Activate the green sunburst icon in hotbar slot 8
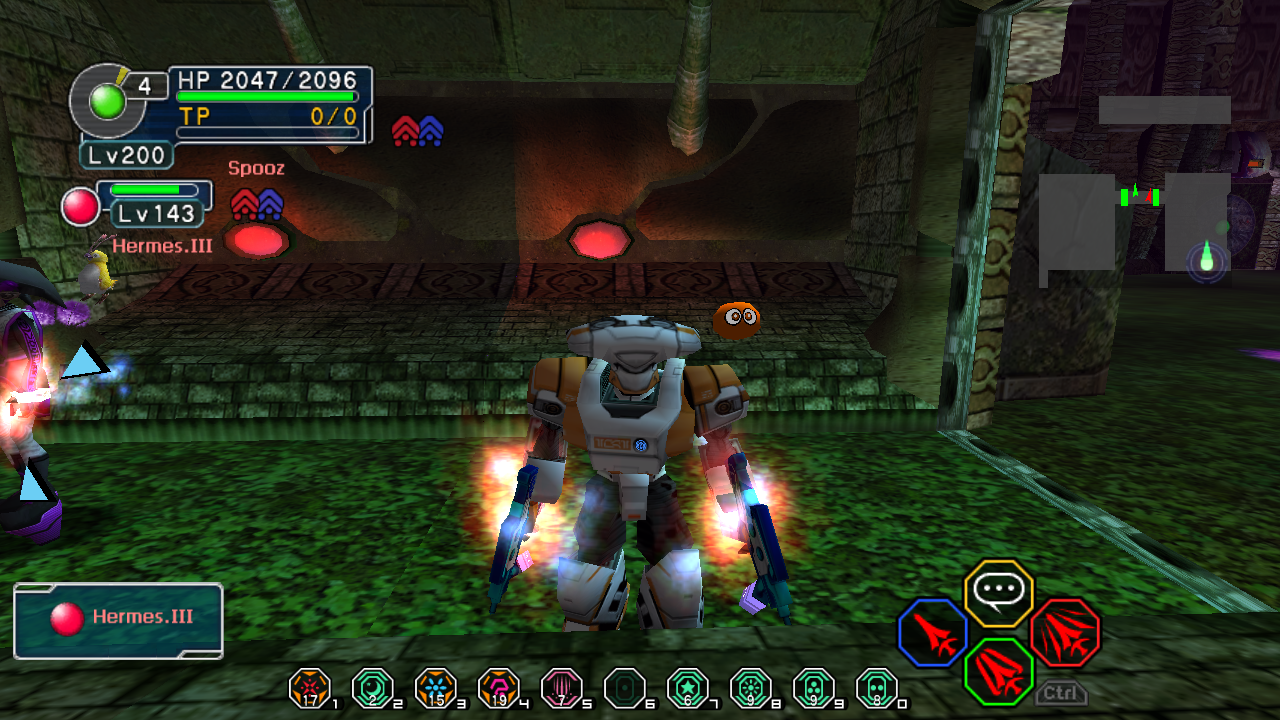The height and width of the screenshot is (720, 1280). click(x=750, y=687)
